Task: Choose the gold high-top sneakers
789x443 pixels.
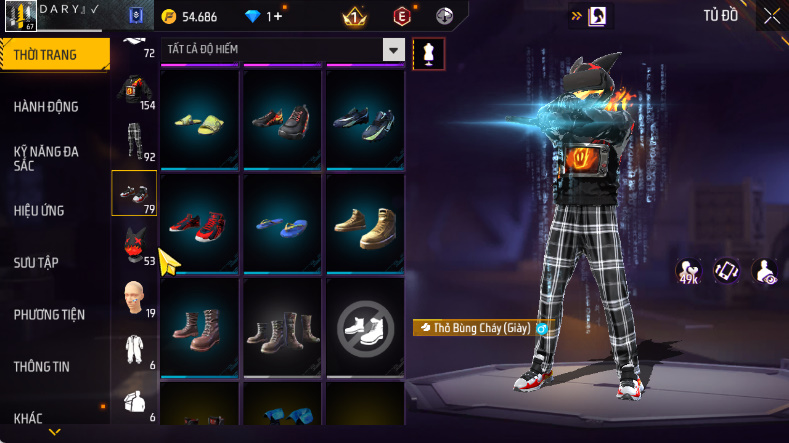Action: point(365,221)
